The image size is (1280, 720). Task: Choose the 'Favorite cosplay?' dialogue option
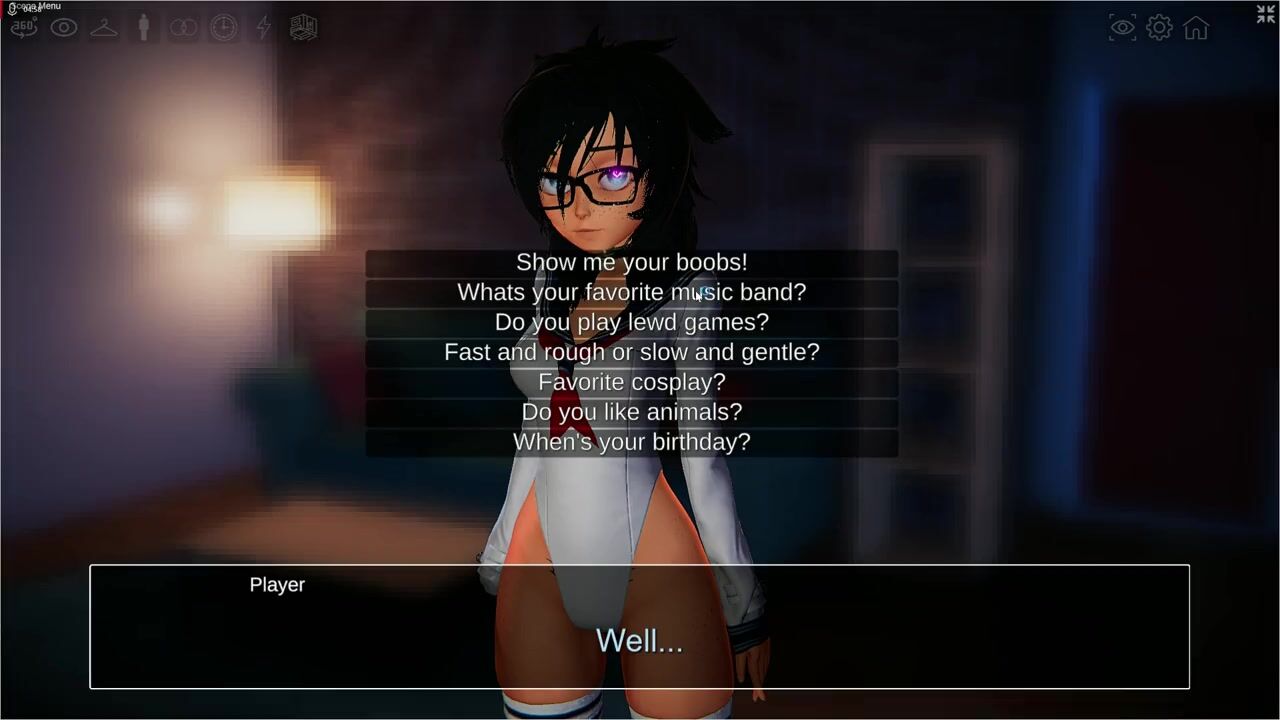(631, 382)
